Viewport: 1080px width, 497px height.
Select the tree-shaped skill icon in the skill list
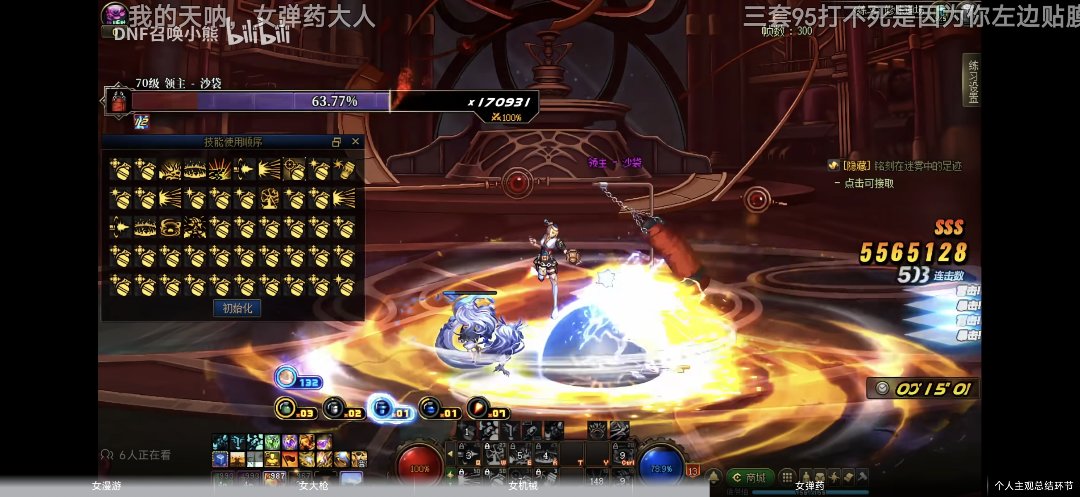pyautogui.click(x=269, y=199)
